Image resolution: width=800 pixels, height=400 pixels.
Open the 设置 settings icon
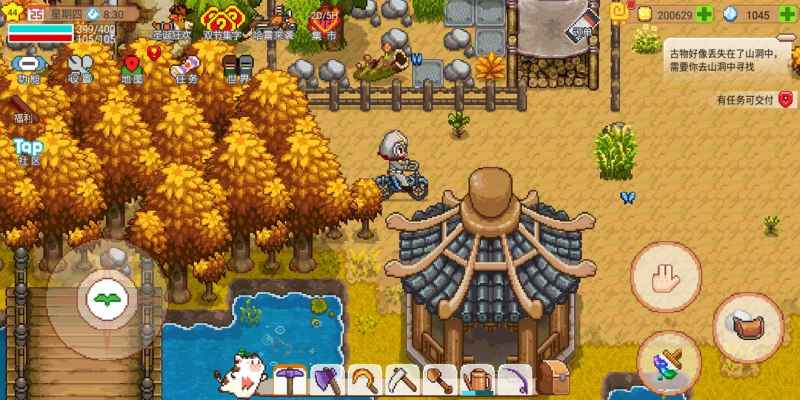[x=81, y=68]
